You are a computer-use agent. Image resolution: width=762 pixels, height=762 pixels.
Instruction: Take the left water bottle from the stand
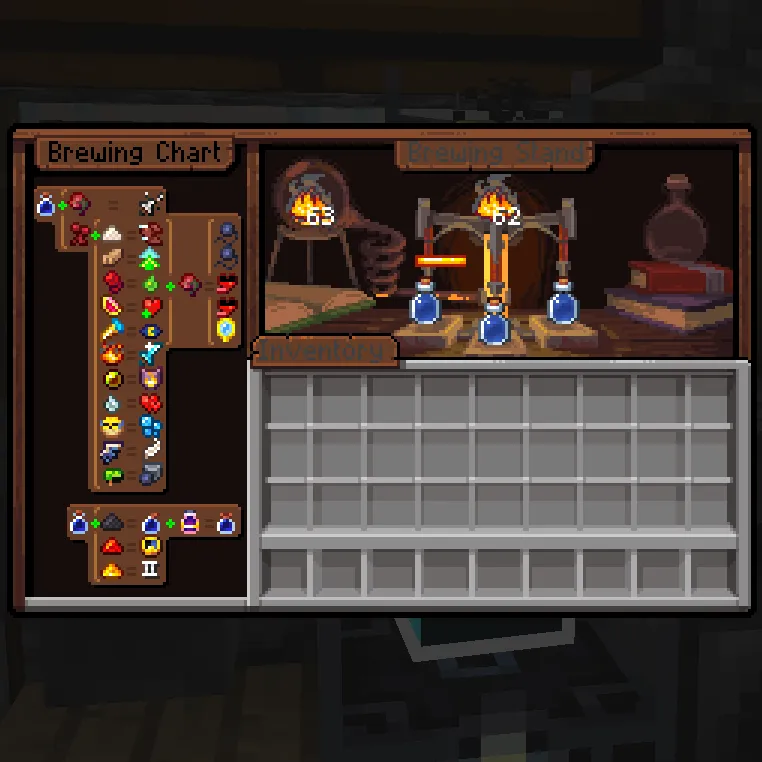(x=426, y=305)
